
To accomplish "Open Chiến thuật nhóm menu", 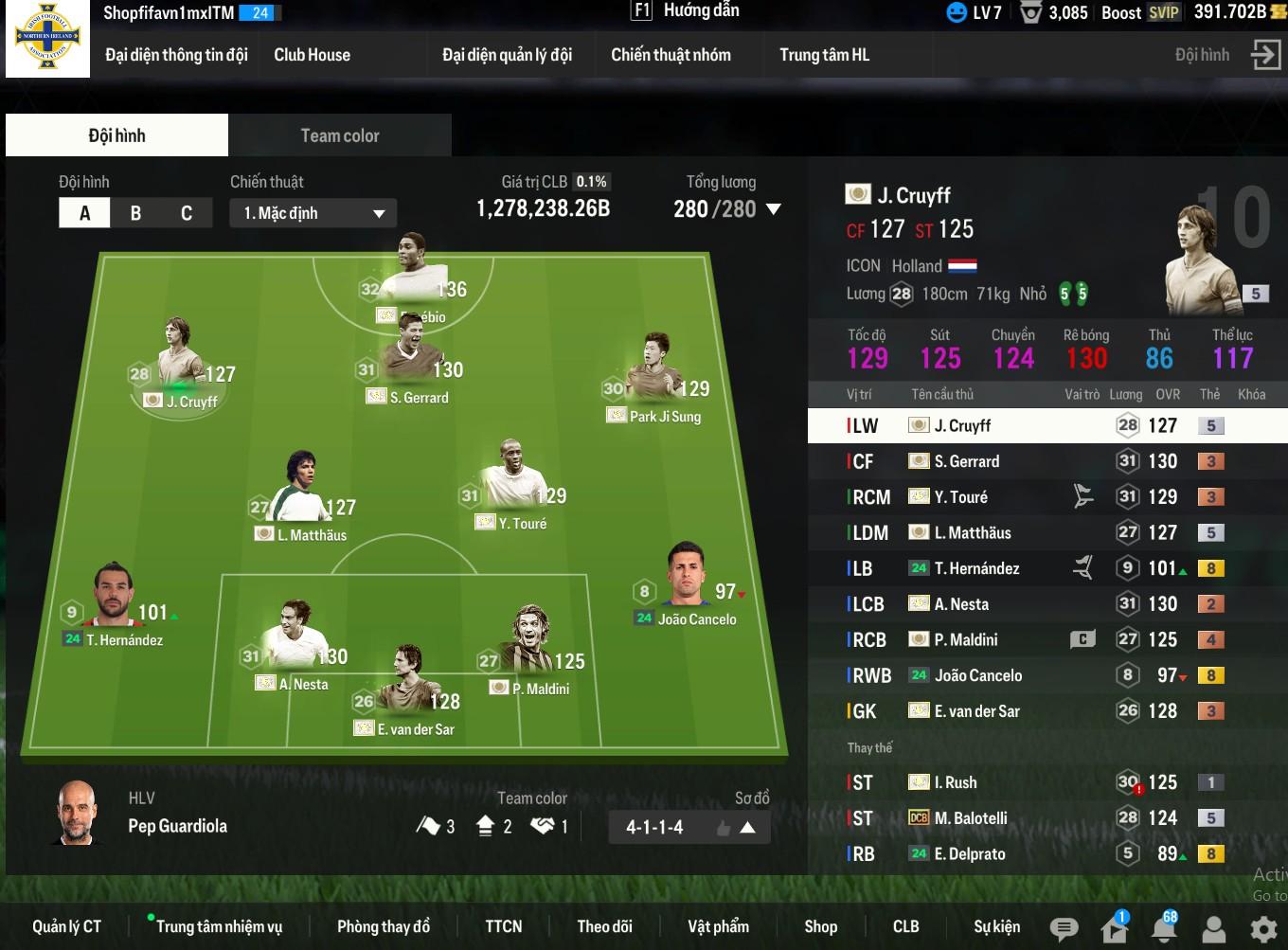I will pos(671,55).
